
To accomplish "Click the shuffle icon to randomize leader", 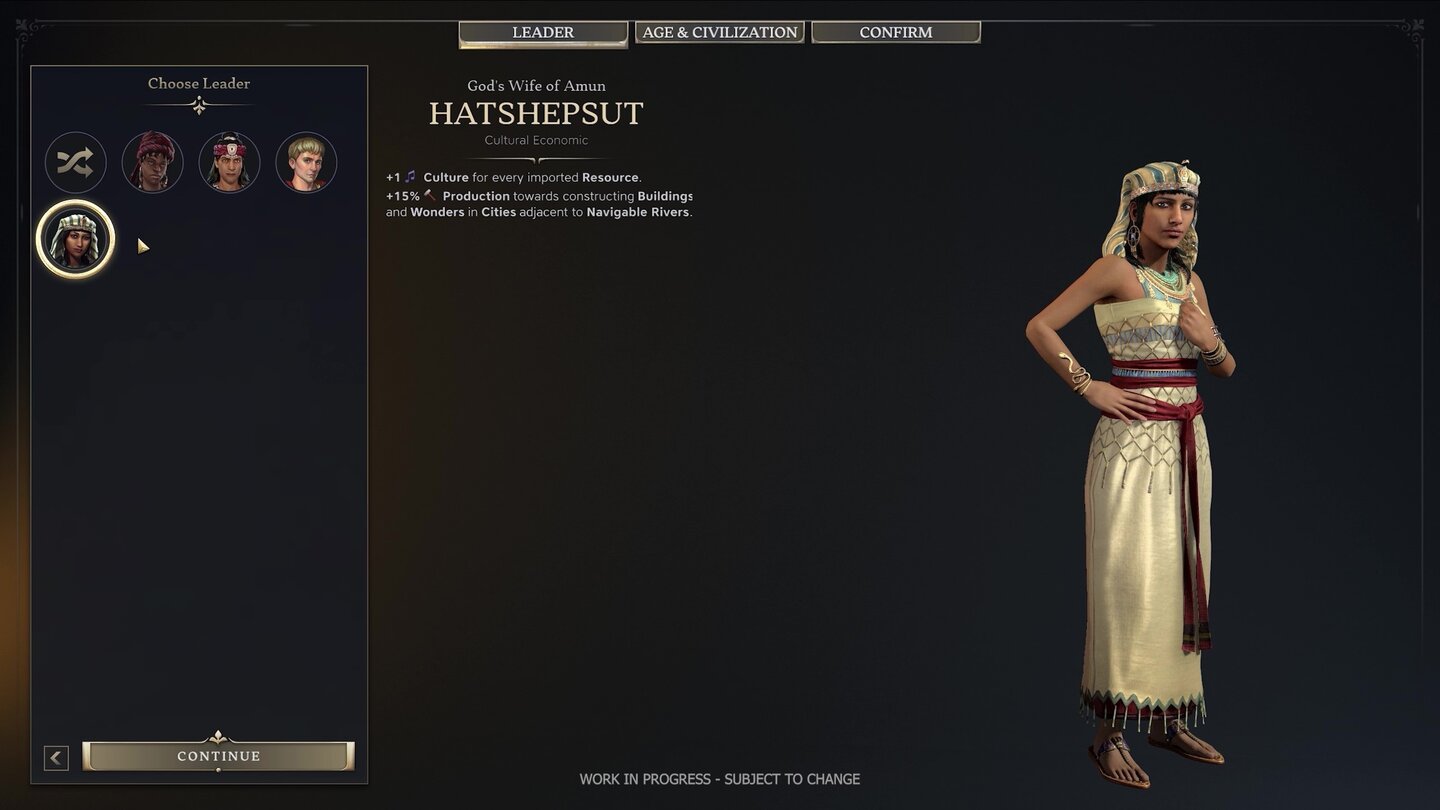I will (75, 162).
